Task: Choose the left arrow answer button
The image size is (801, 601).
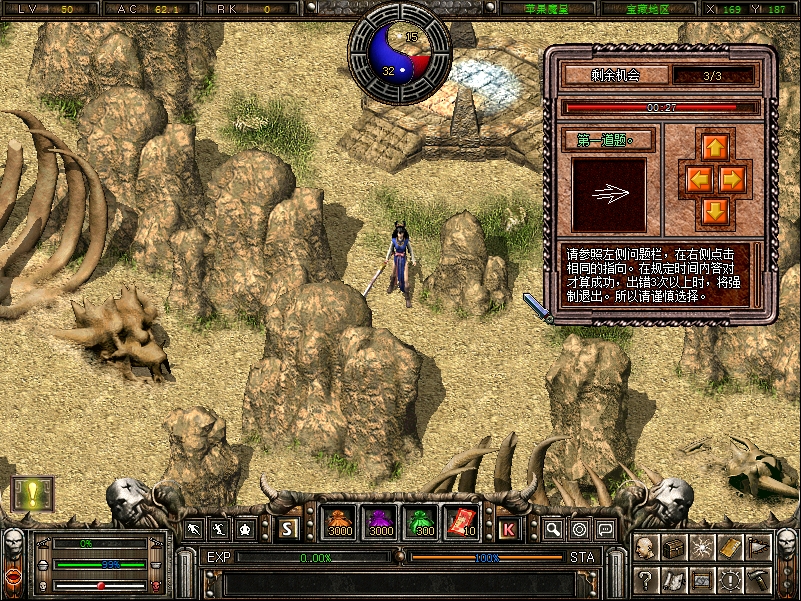Action: pyautogui.click(x=697, y=179)
